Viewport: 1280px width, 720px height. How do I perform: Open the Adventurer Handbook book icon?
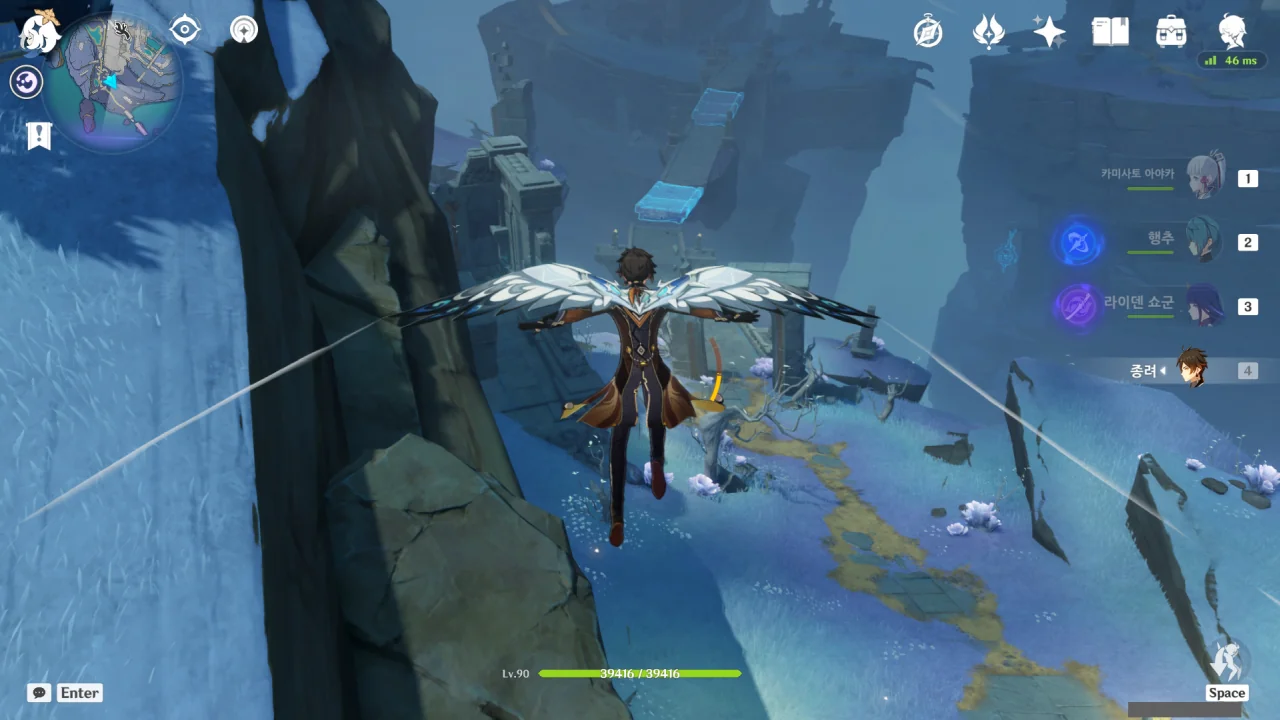click(x=1110, y=32)
